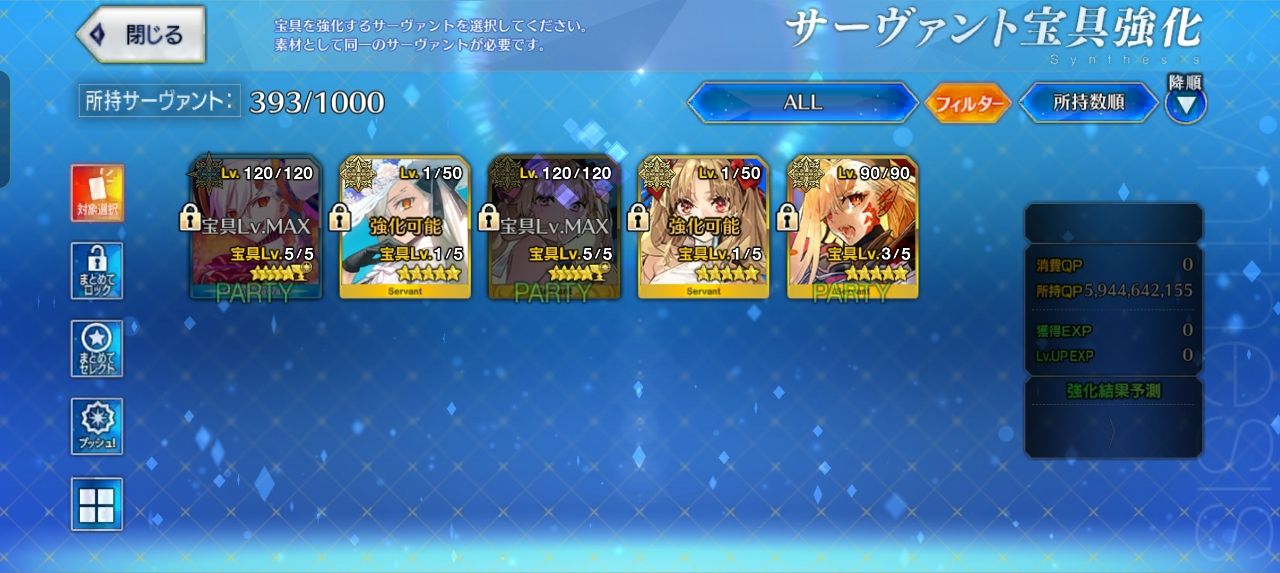Pick the Lv.90/90 servant with 宝具Lv.3/5
This screenshot has height=573, width=1280.
click(x=853, y=227)
